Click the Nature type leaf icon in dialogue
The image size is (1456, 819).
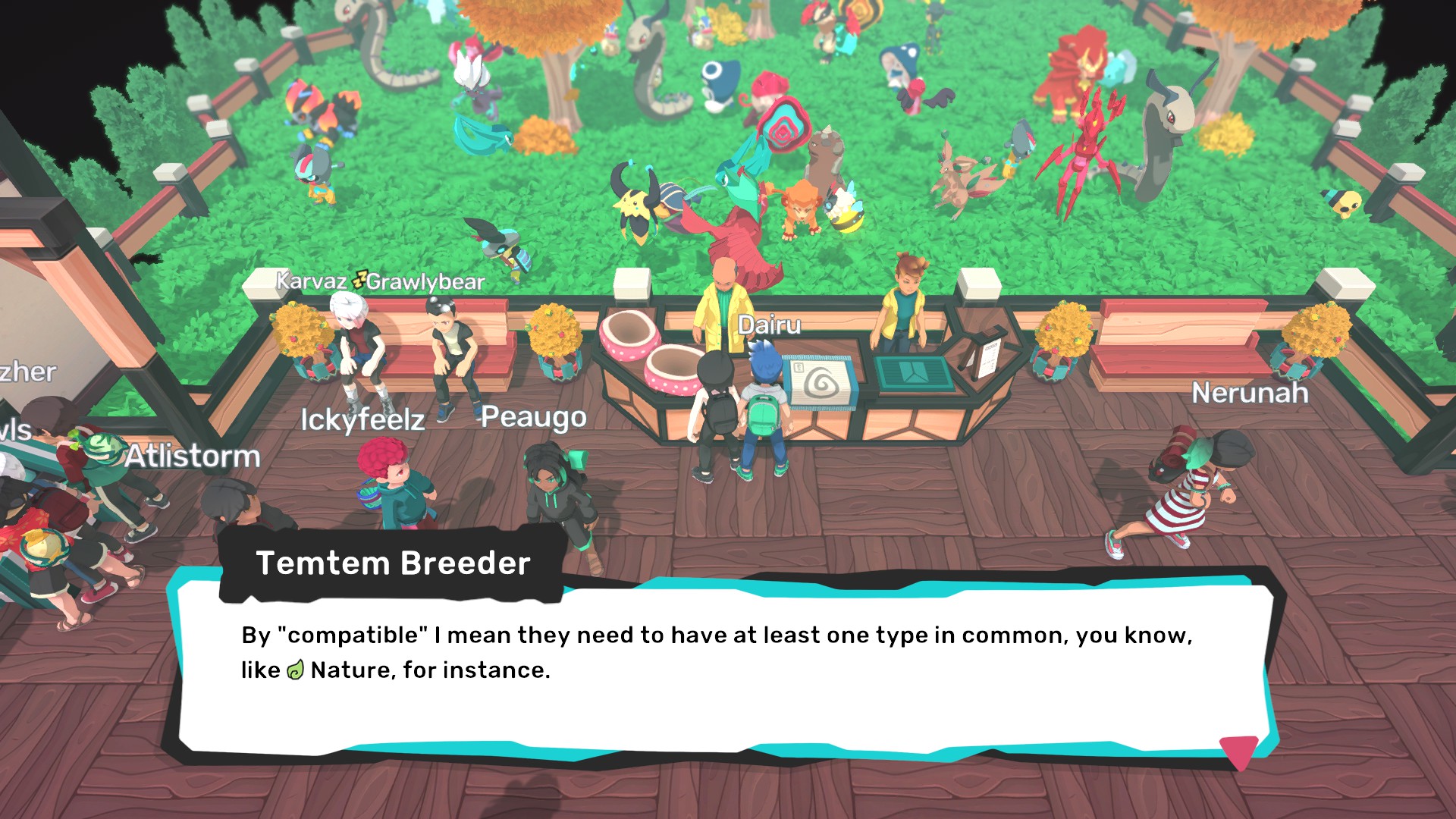coord(294,670)
